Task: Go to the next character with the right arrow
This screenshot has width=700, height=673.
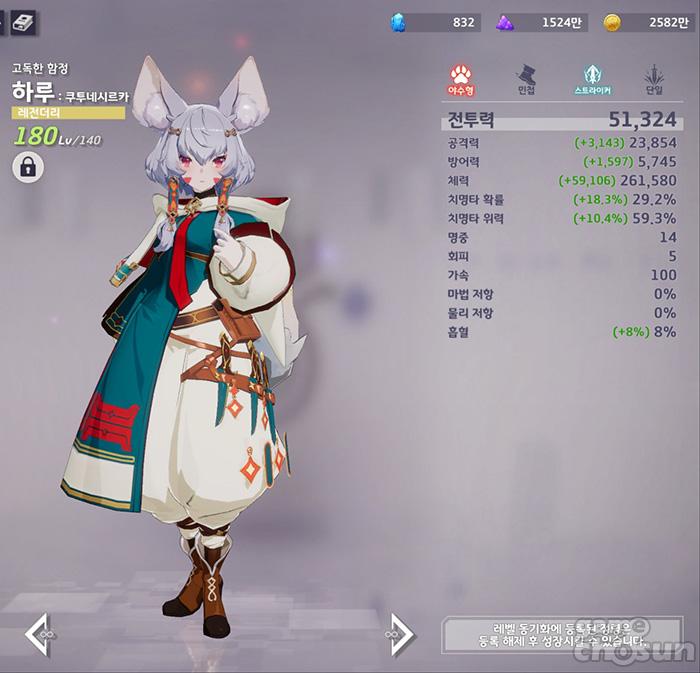Action: click(x=399, y=635)
